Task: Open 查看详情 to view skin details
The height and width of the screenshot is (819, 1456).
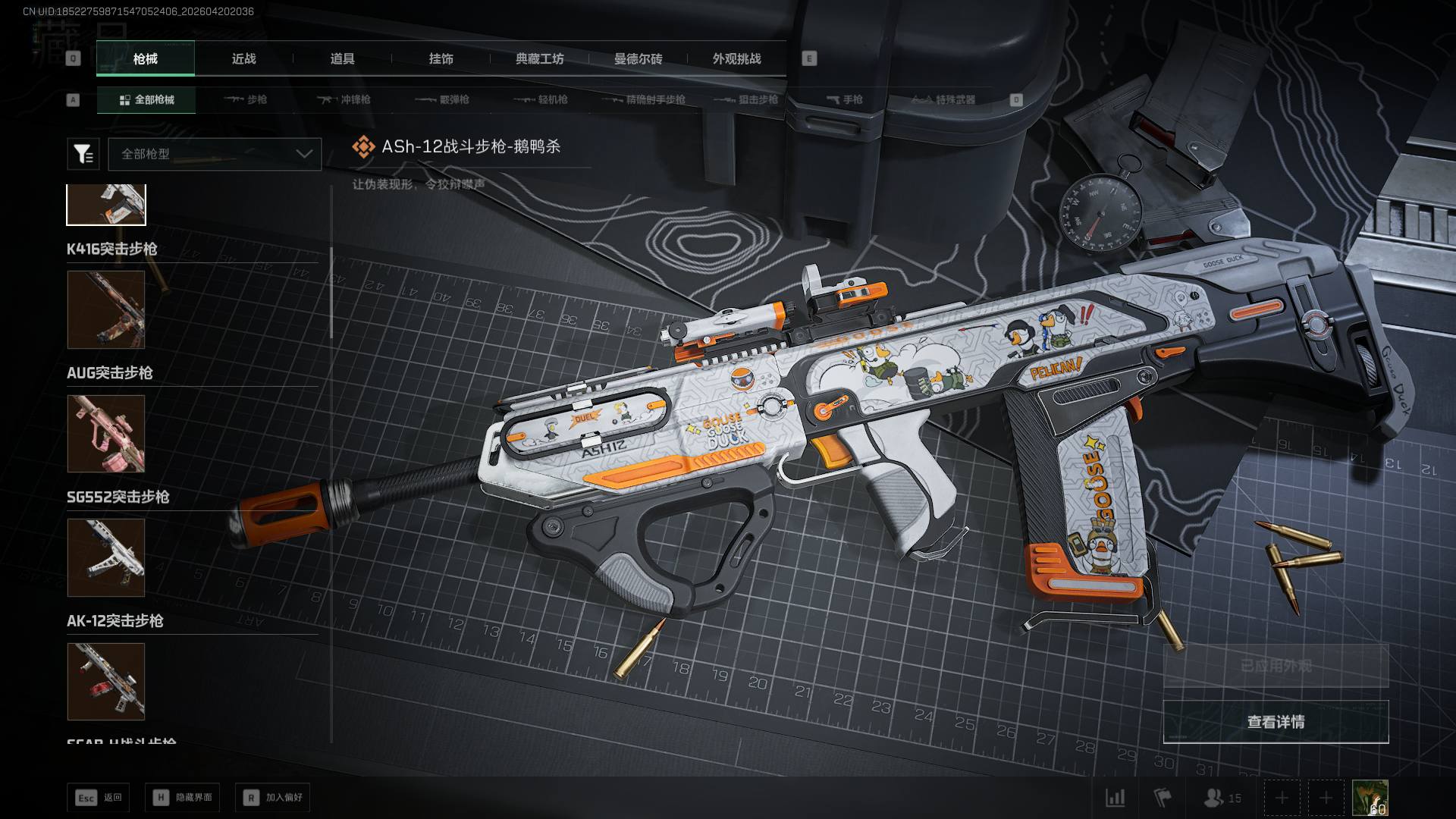Action: [1276, 722]
